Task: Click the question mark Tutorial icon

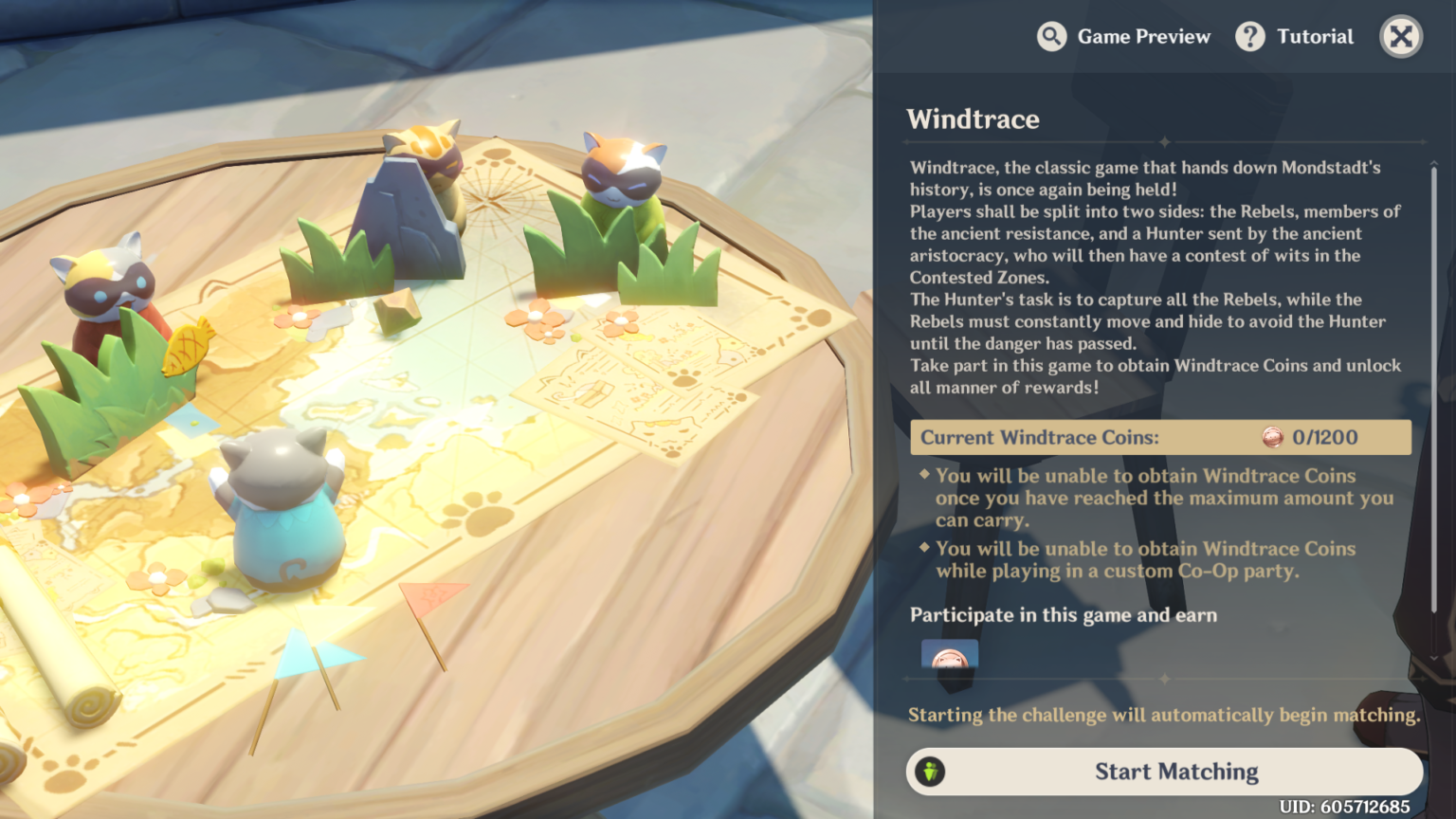Action: click(1250, 36)
